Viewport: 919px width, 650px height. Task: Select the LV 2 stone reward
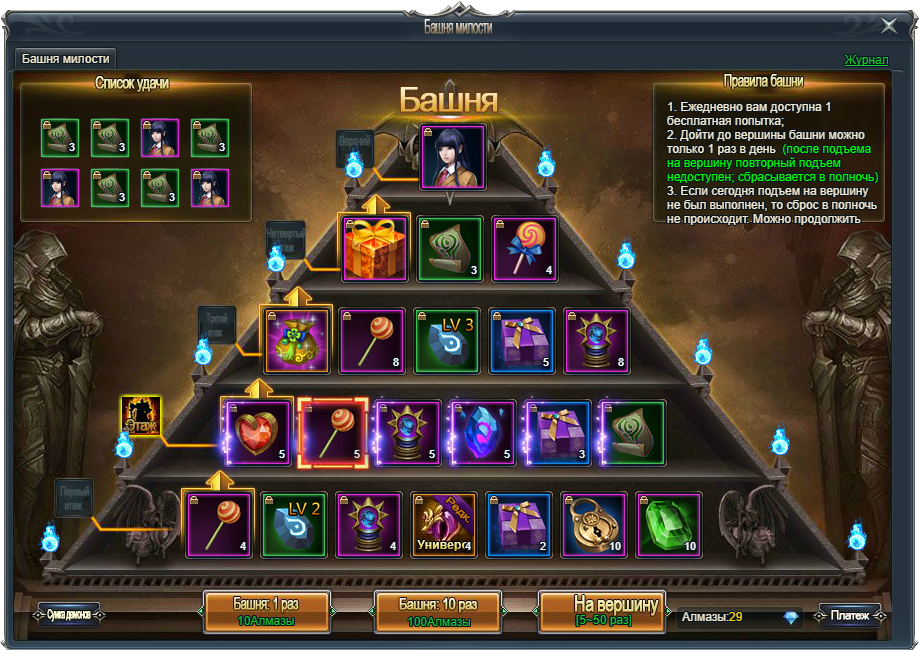point(294,524)
